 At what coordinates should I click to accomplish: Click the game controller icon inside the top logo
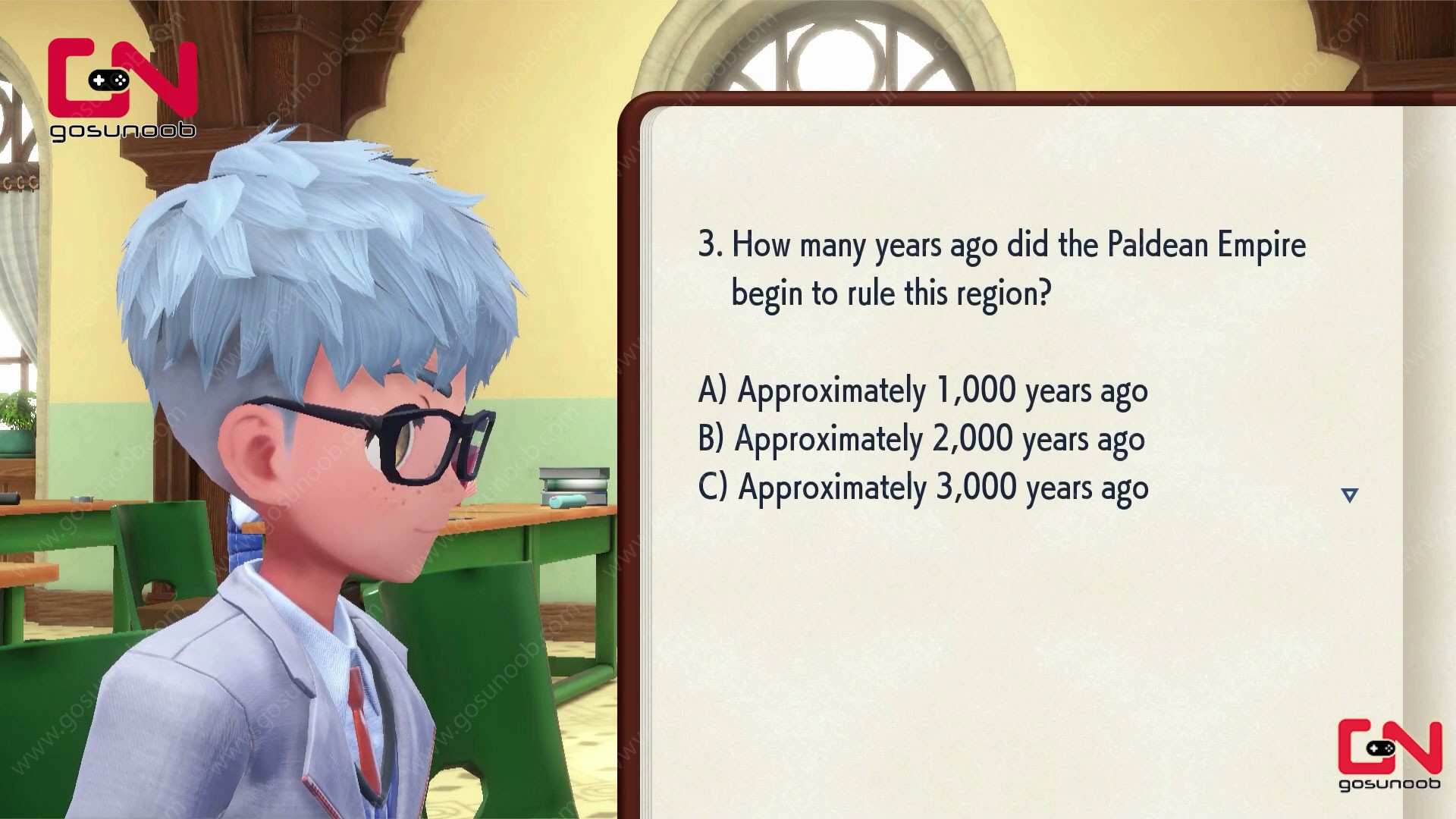click(x=107, y=80)
